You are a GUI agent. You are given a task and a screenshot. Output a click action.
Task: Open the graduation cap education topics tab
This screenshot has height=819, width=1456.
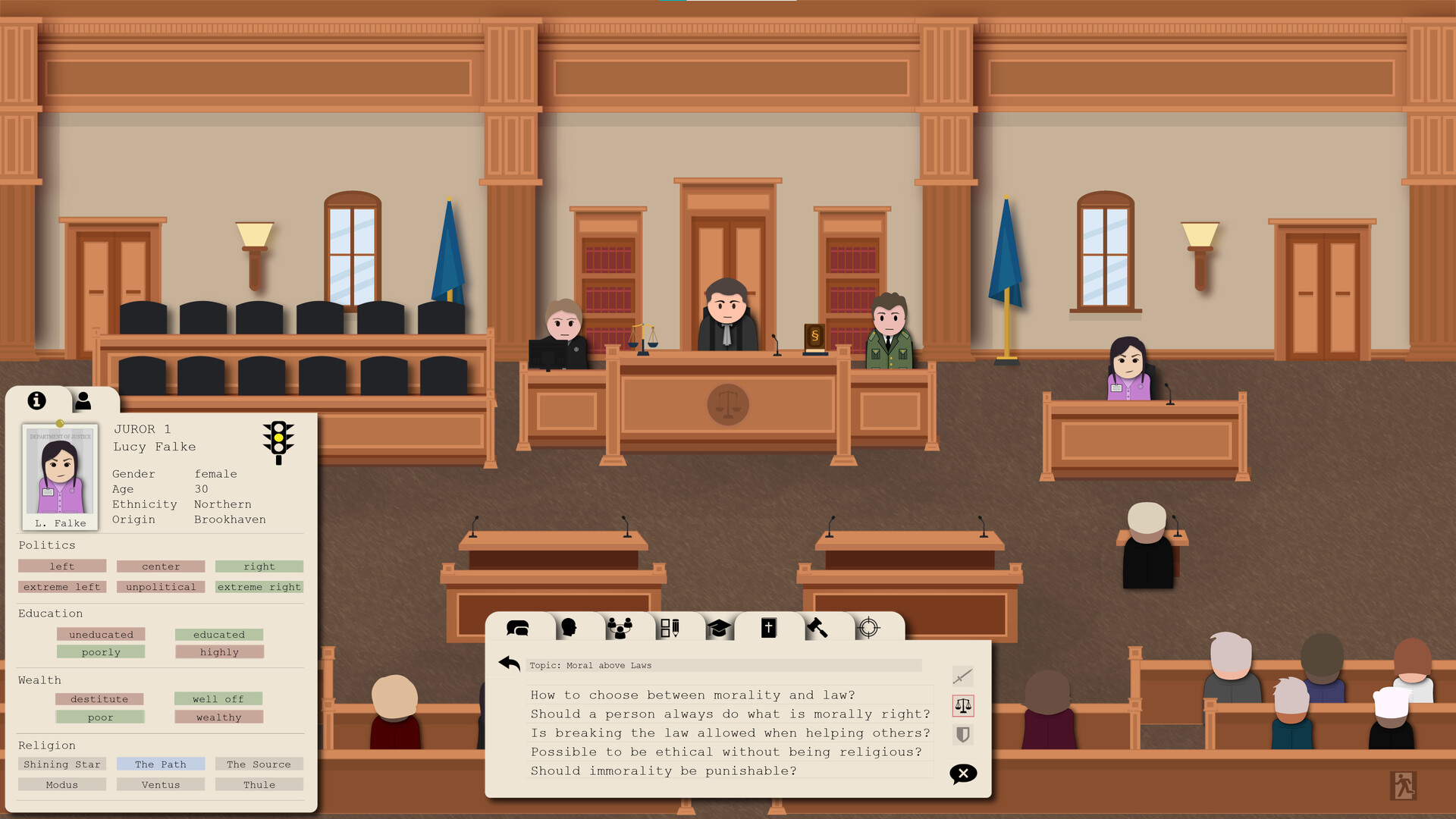(719, 627)
